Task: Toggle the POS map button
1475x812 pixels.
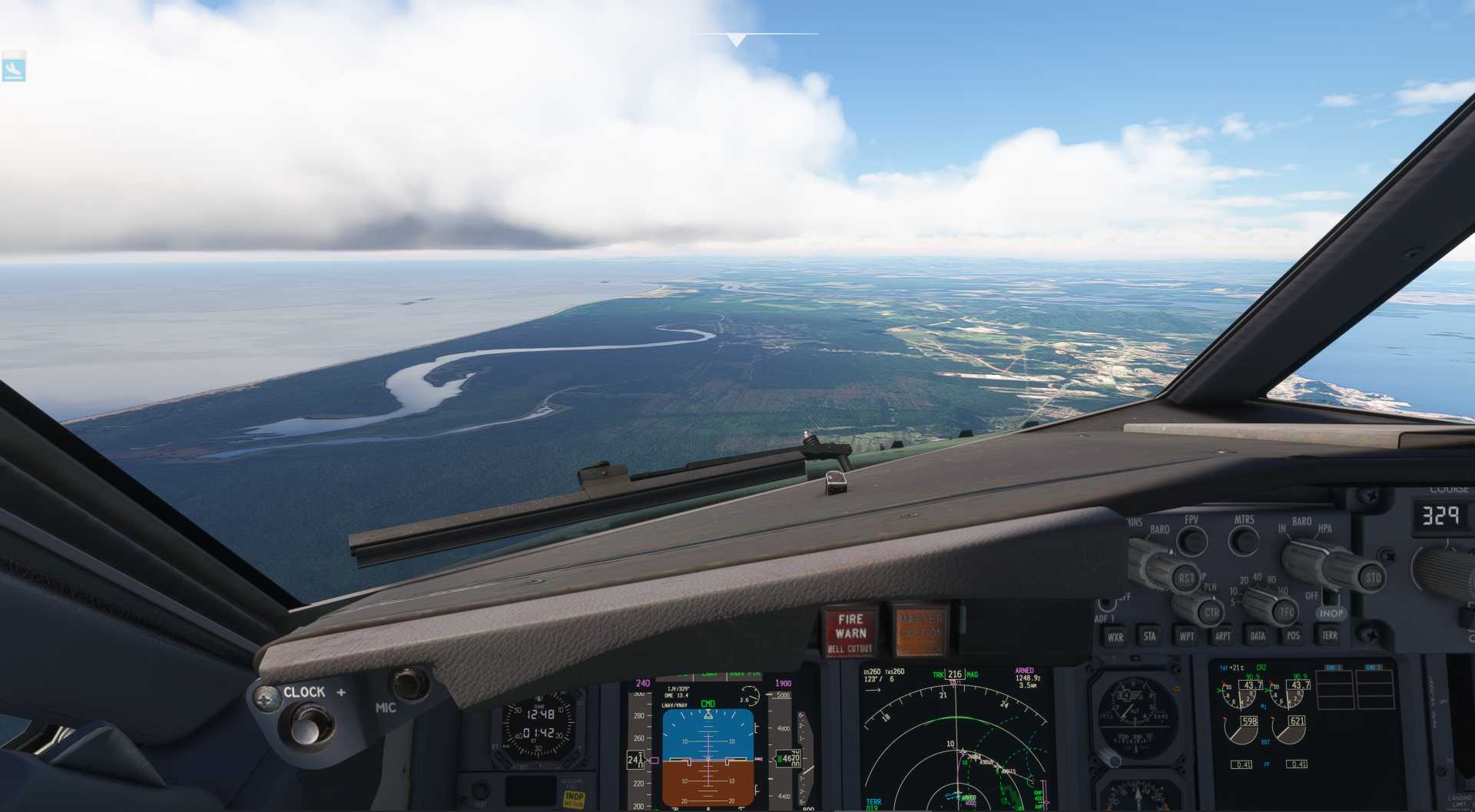Action: (1293, 635)
